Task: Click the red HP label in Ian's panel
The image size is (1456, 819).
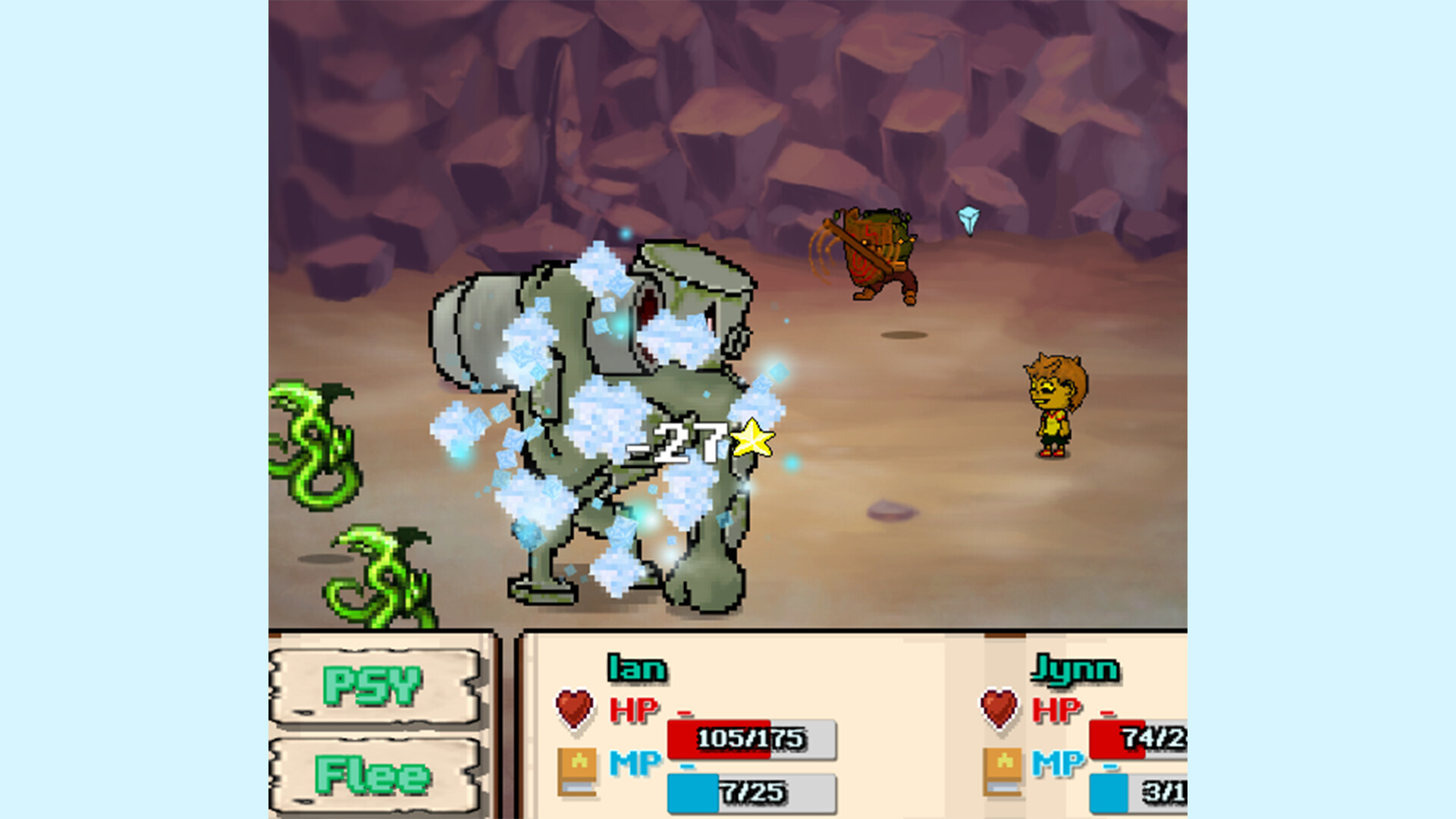Action: pos(635,710)
